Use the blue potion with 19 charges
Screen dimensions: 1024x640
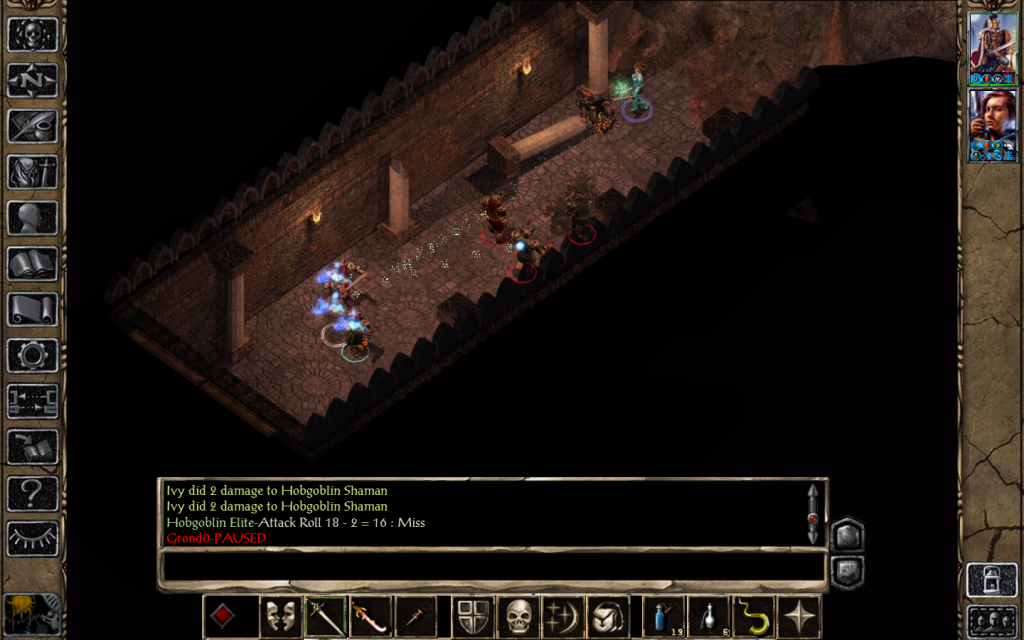click(x=664, y=616)
